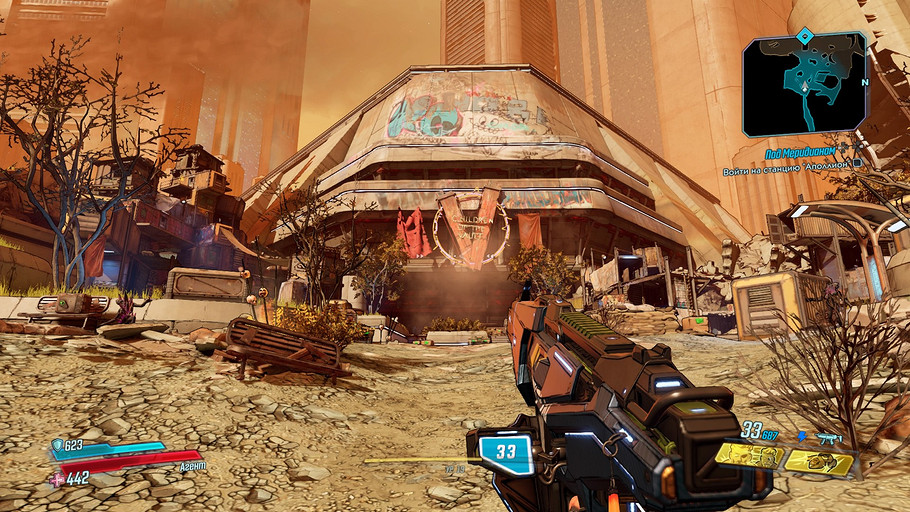The width and height of the screenshot is (910, 512).
Task: Click the blue lightning bolt element icon
Action: (802, 437)
